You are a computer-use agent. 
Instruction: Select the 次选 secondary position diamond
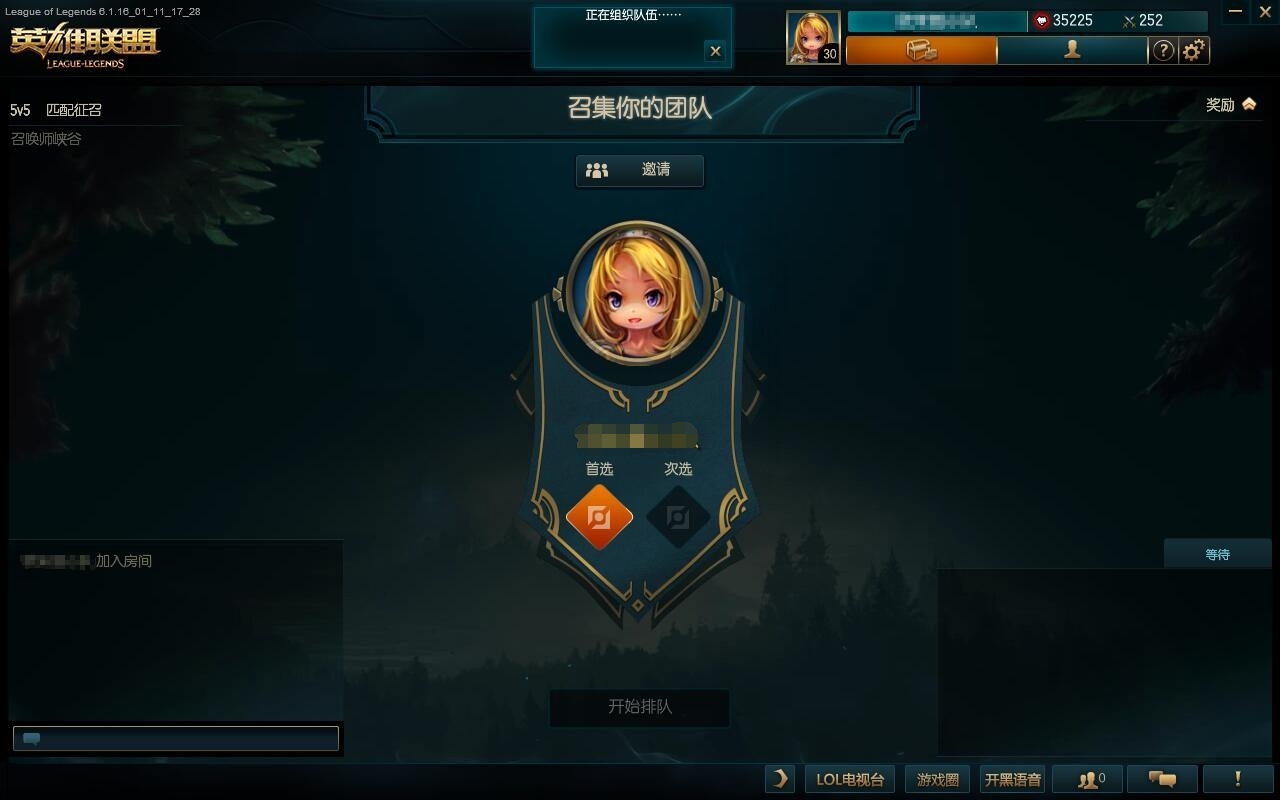[679, 517]
